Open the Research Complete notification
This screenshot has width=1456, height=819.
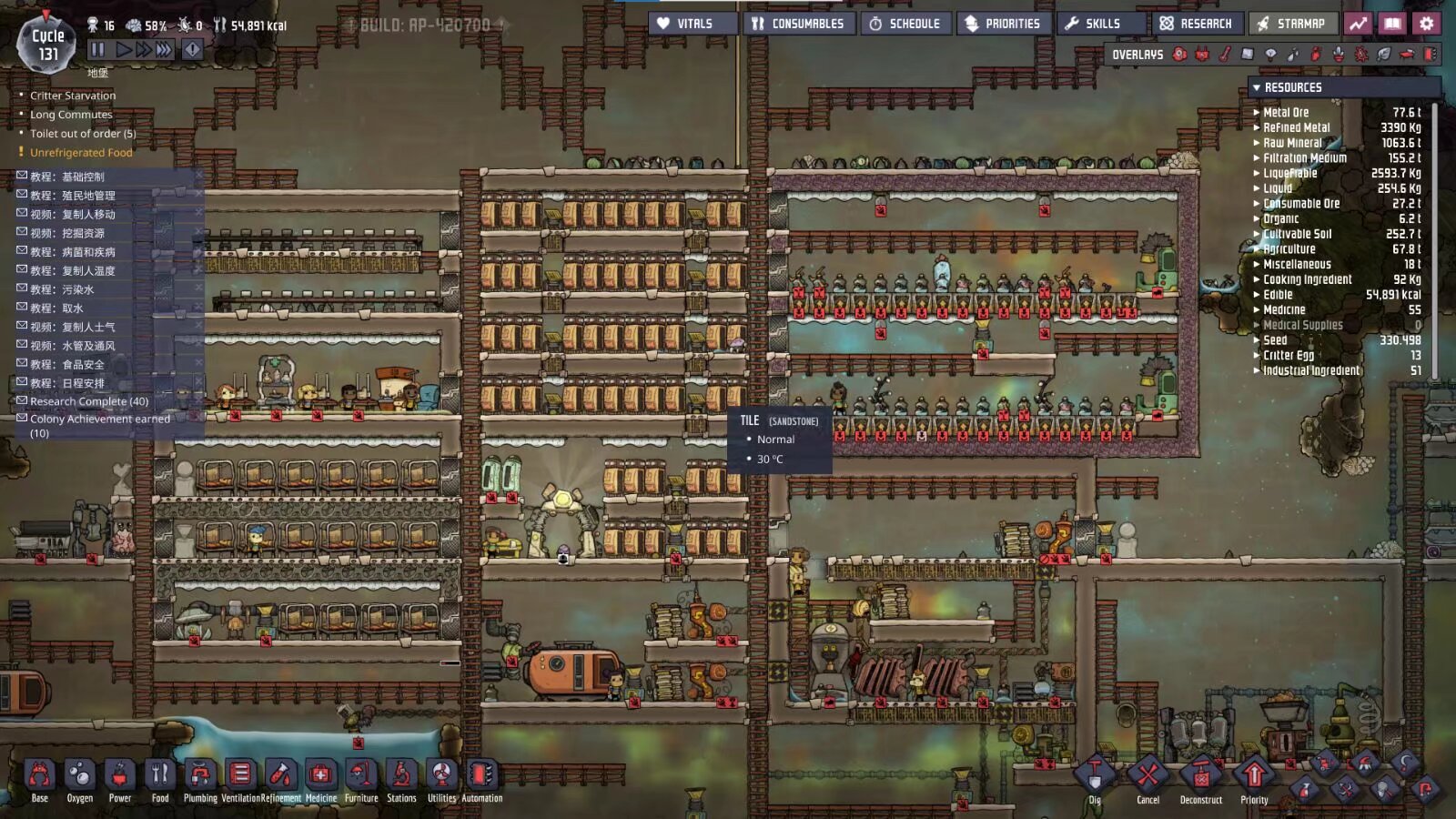point(88,401)
